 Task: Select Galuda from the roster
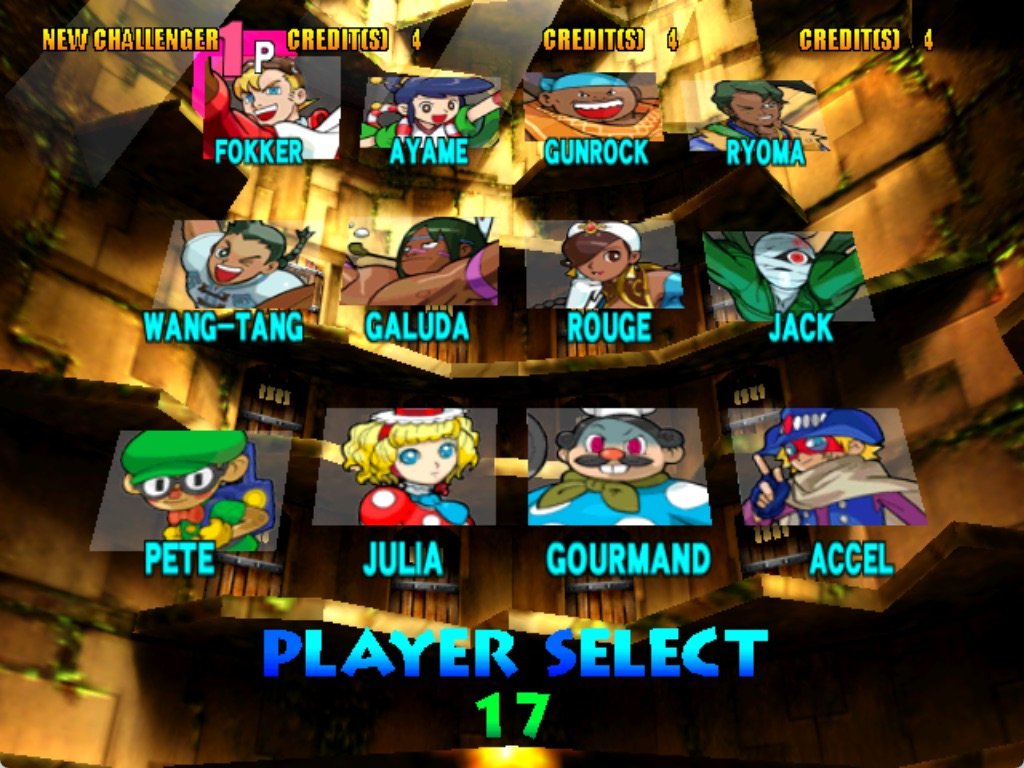pyautogui.click(x=420, y=265)
